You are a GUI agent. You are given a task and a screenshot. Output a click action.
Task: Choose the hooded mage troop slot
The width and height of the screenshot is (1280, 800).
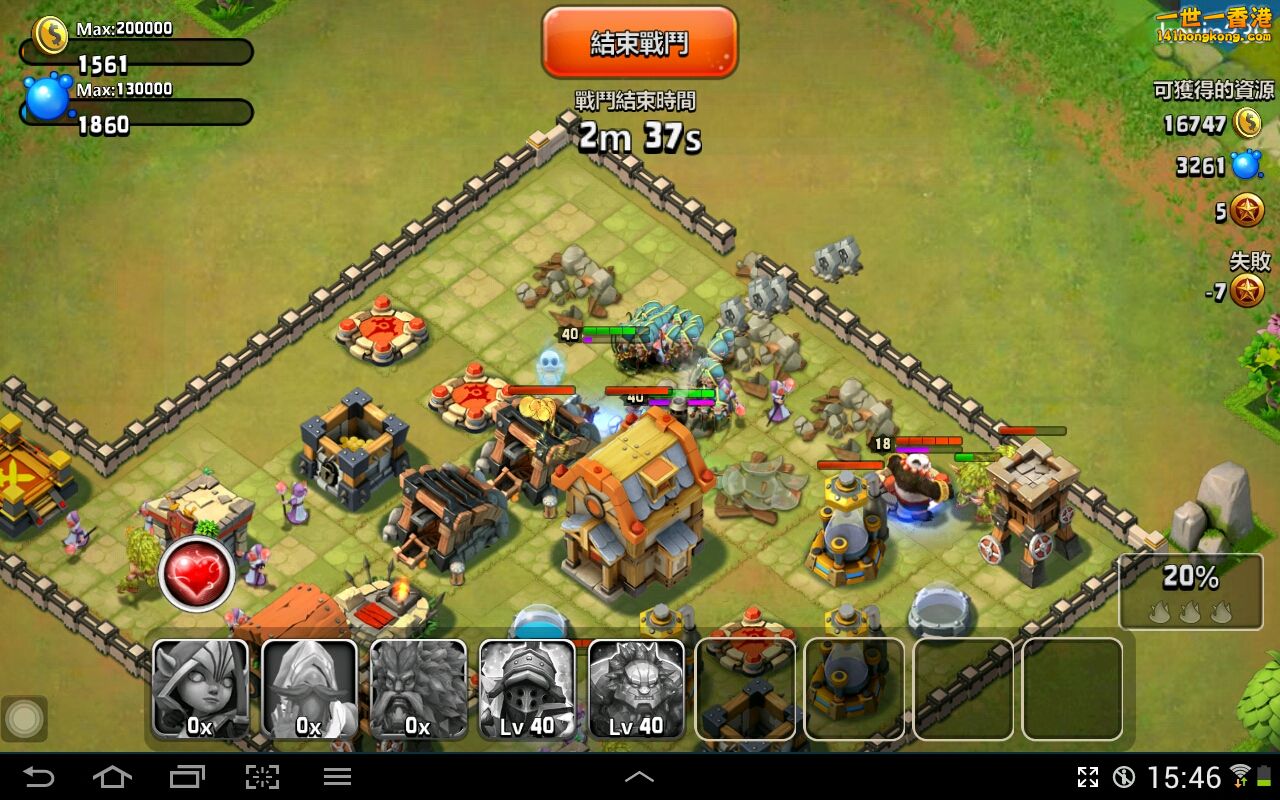tap(309, 689)
